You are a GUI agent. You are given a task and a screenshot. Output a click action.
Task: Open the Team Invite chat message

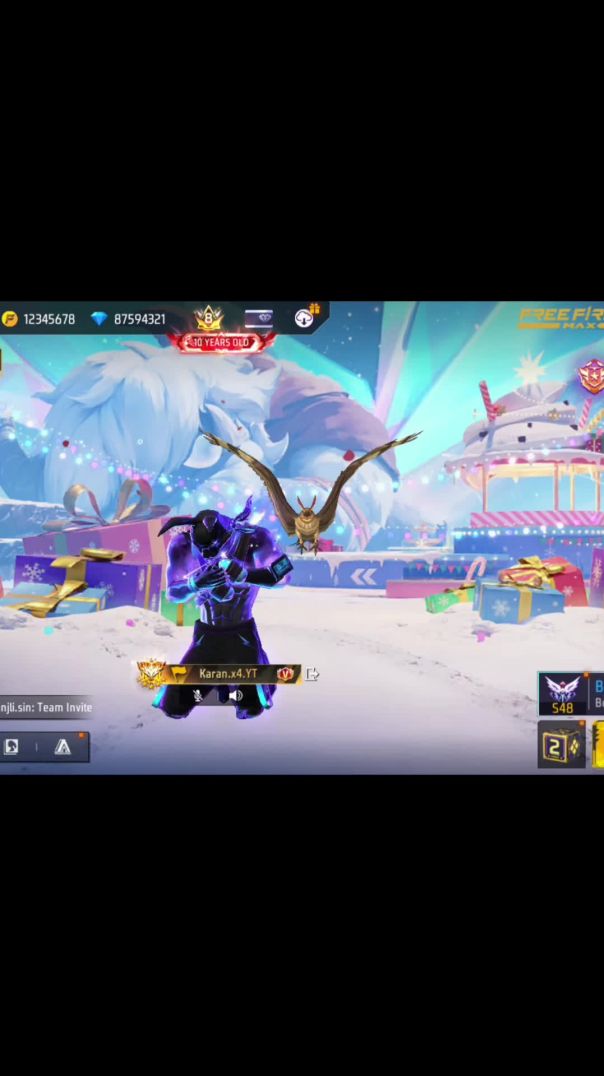(x=46, y=707)
